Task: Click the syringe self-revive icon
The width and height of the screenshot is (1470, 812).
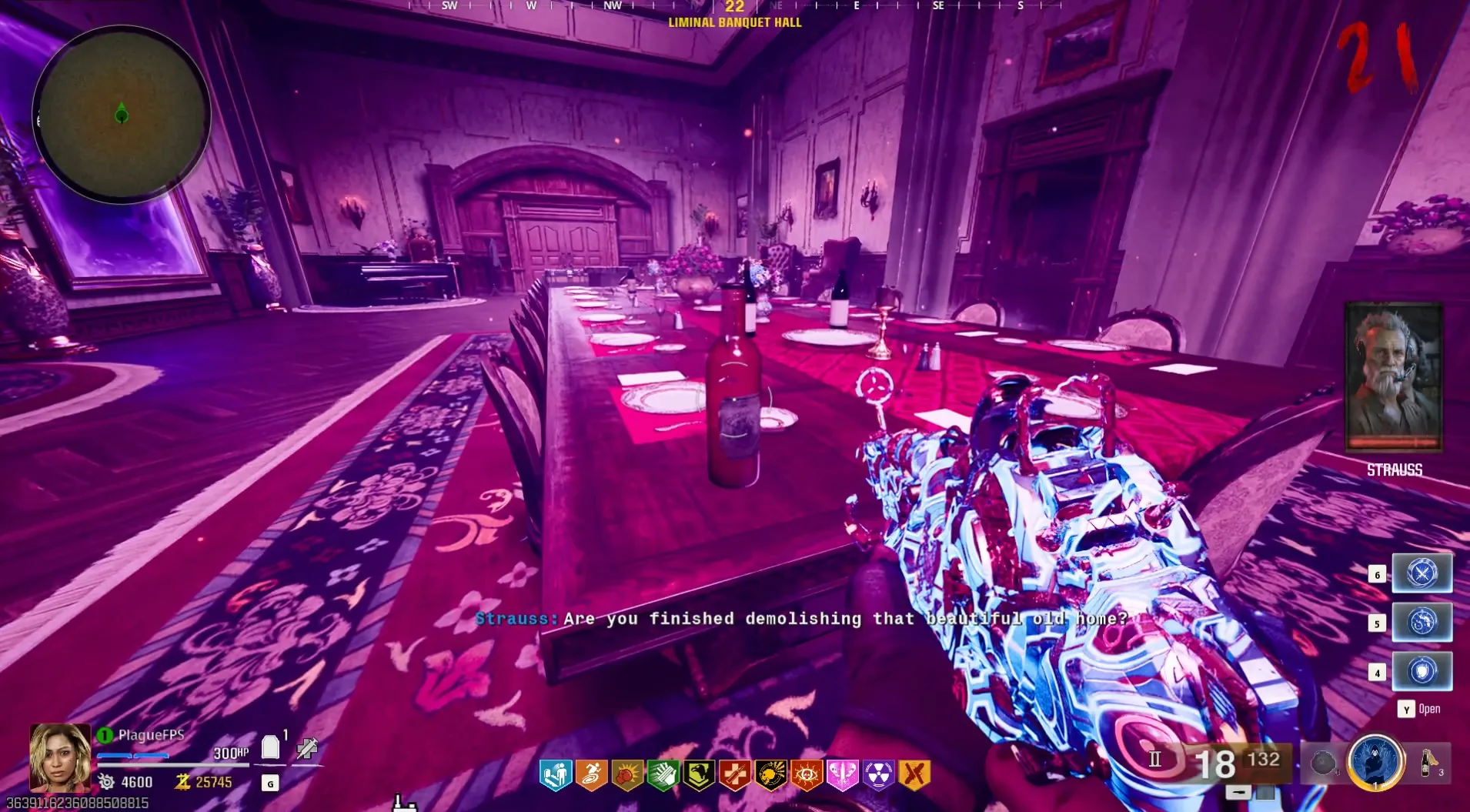Action: [307, 747]
